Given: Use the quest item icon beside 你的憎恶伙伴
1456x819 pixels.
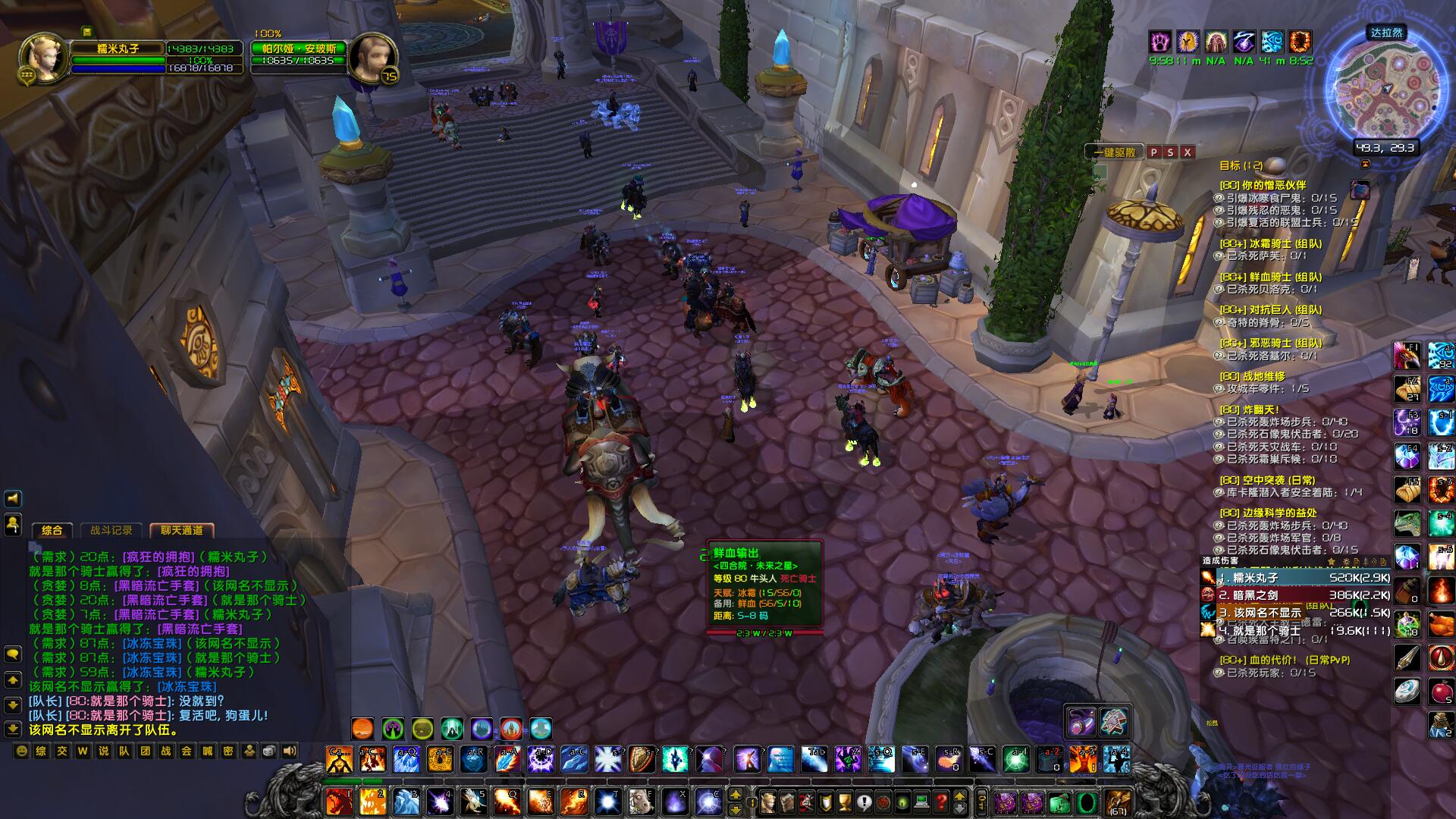Looking at the screenshot, I should point(1360,190).
